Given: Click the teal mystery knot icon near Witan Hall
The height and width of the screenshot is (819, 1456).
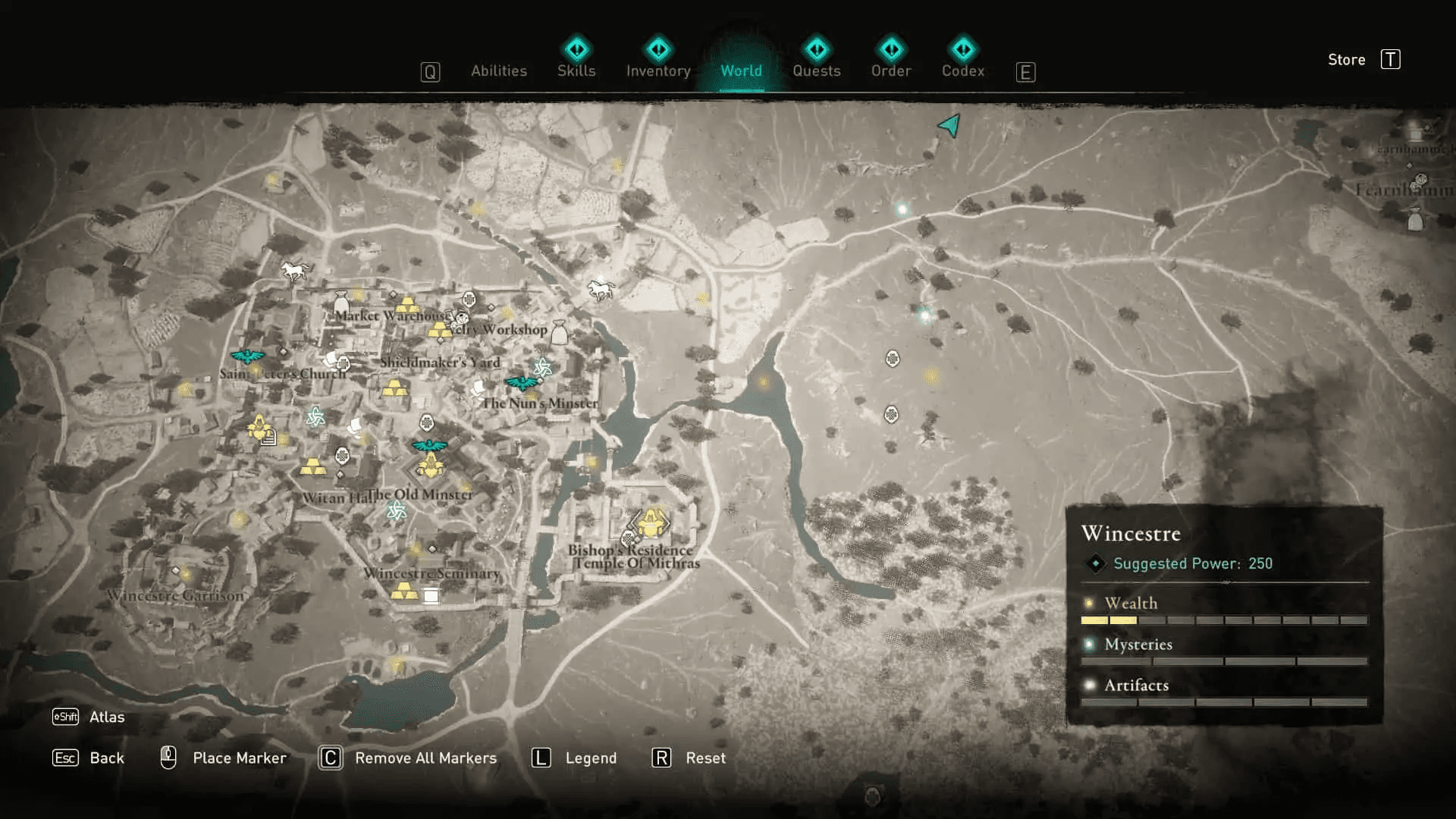Looking at the screenshot, I should pyautogui.click(x=396, y=511).
